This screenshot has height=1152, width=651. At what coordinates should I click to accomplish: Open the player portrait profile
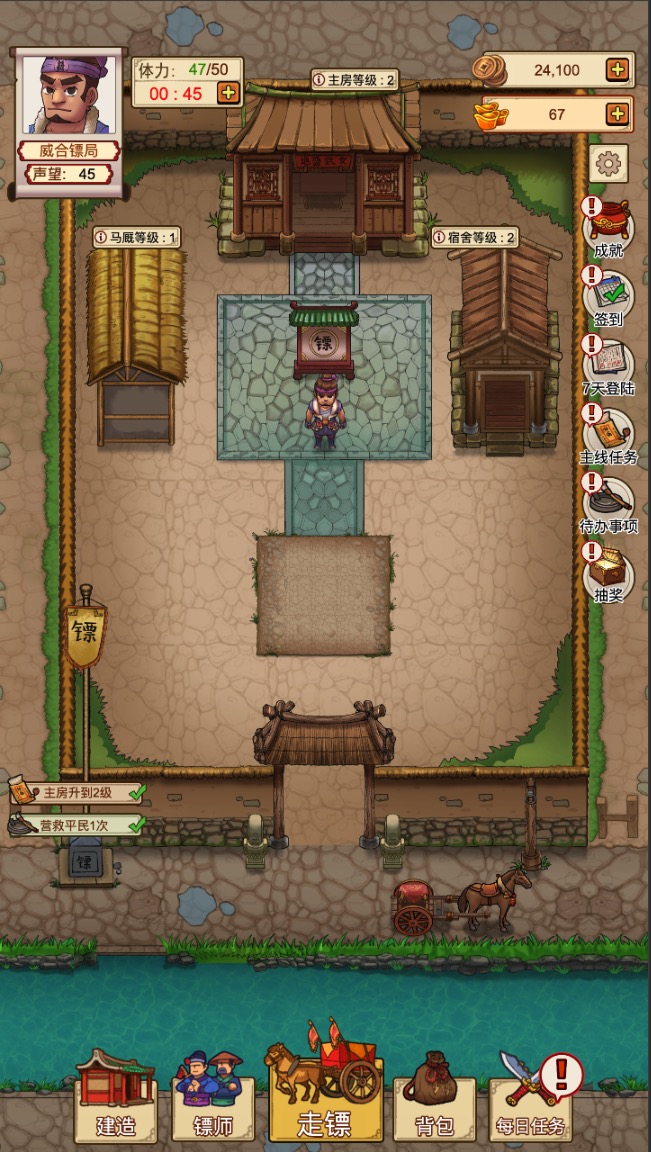tap(69, 95)
